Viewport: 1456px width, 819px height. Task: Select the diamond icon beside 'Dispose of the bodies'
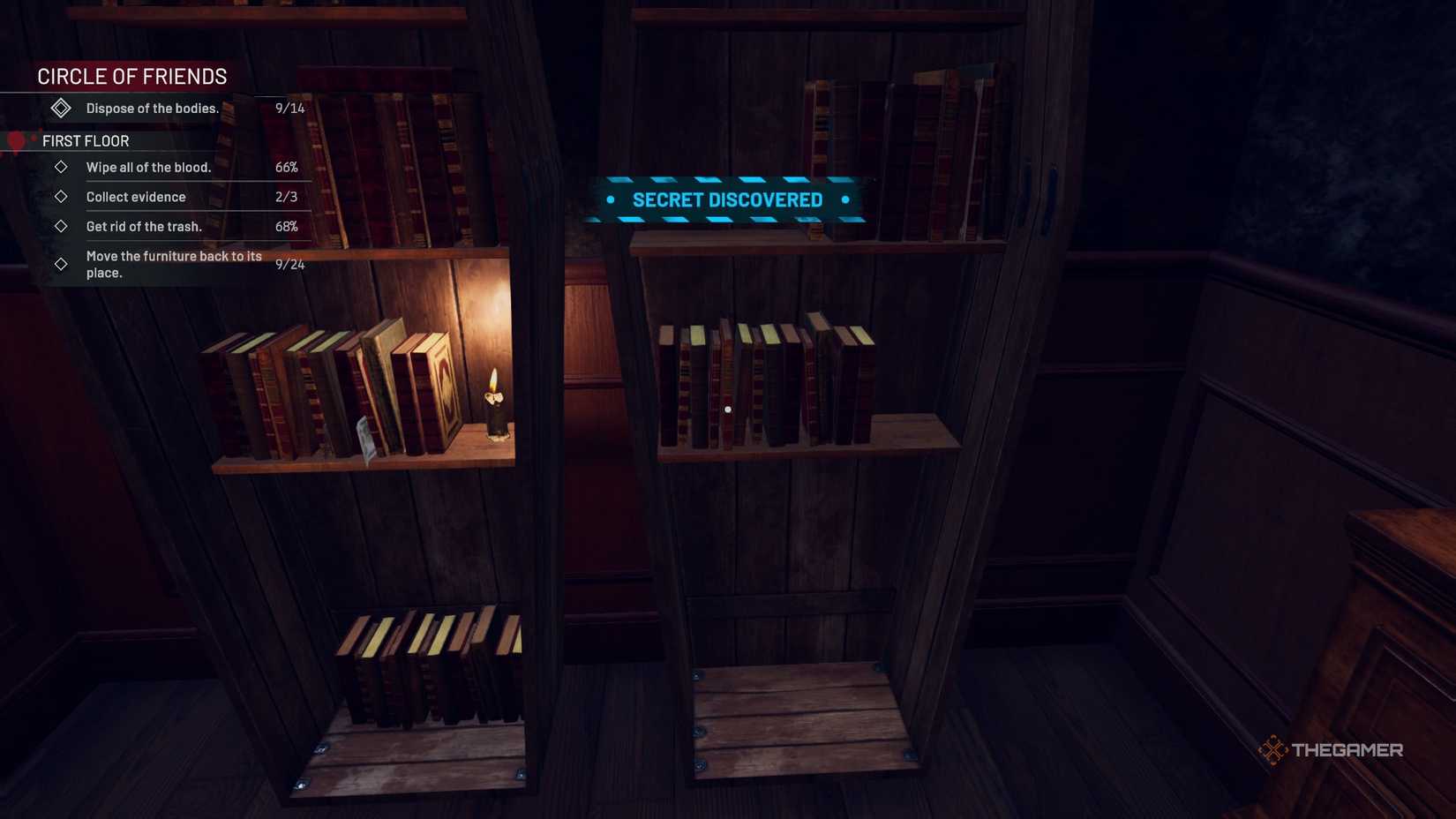[x=61, y=108]
